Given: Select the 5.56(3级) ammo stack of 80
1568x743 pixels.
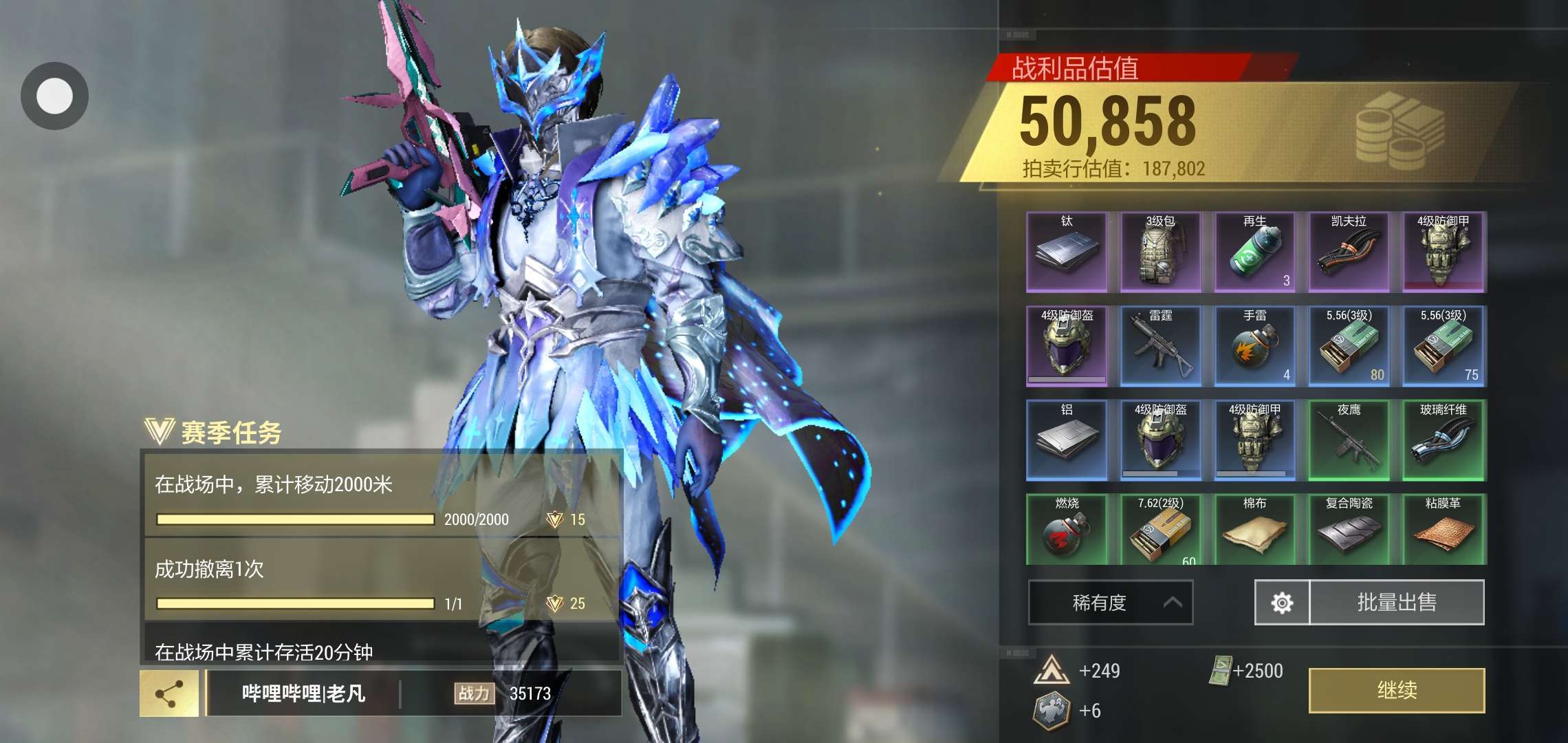Looking at the screenshot, I should (1349, 346).
